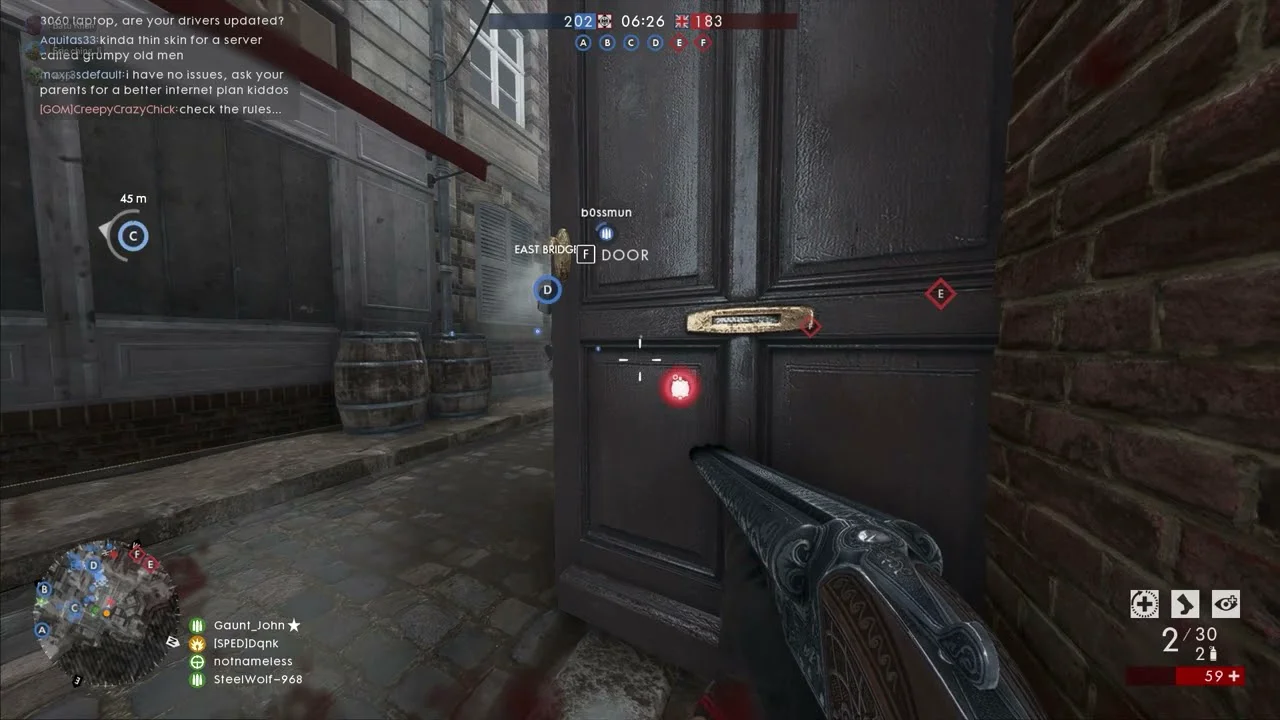Click the eye spotting perk icon
This screenshot has height=720, width=1280.
pos(1225,603)
